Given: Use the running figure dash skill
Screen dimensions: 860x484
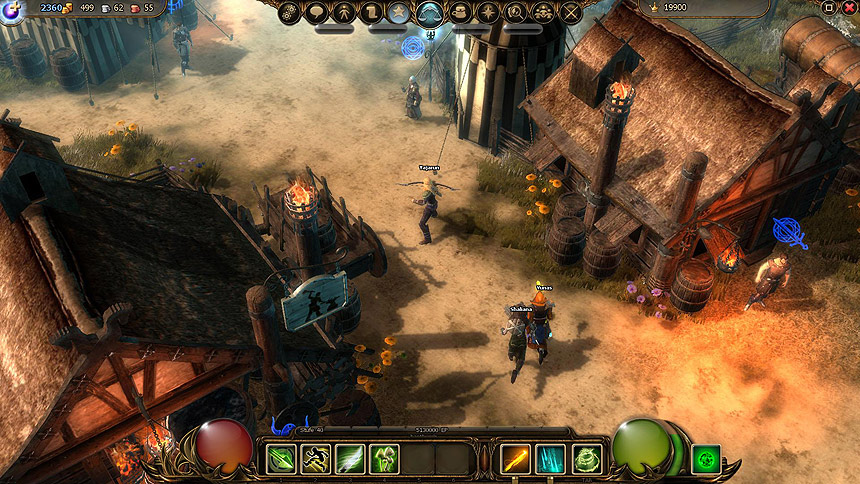Looking at the screenshot, I should pos(315,459).
